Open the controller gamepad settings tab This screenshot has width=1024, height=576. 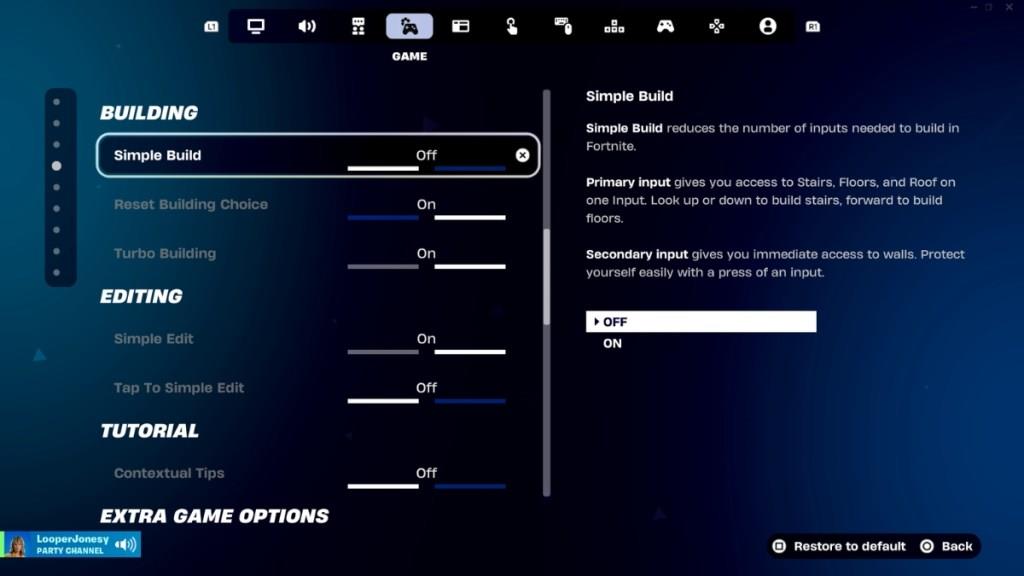click(665, 26)
